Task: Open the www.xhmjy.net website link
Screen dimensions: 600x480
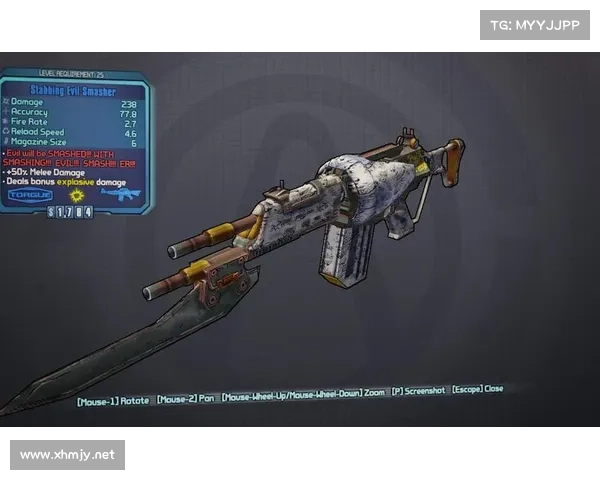Action: pyautogui.click(x=67, y=455)
